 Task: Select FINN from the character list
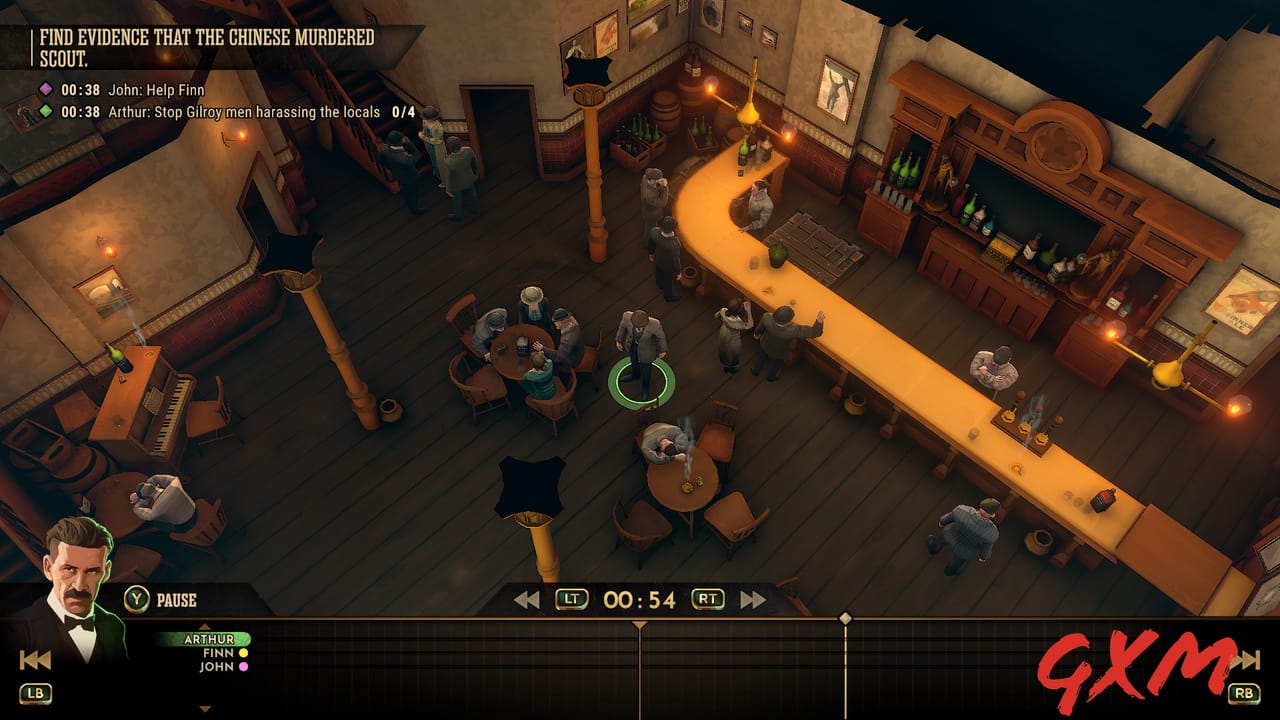pyautogui.click(x=217, y=653)
